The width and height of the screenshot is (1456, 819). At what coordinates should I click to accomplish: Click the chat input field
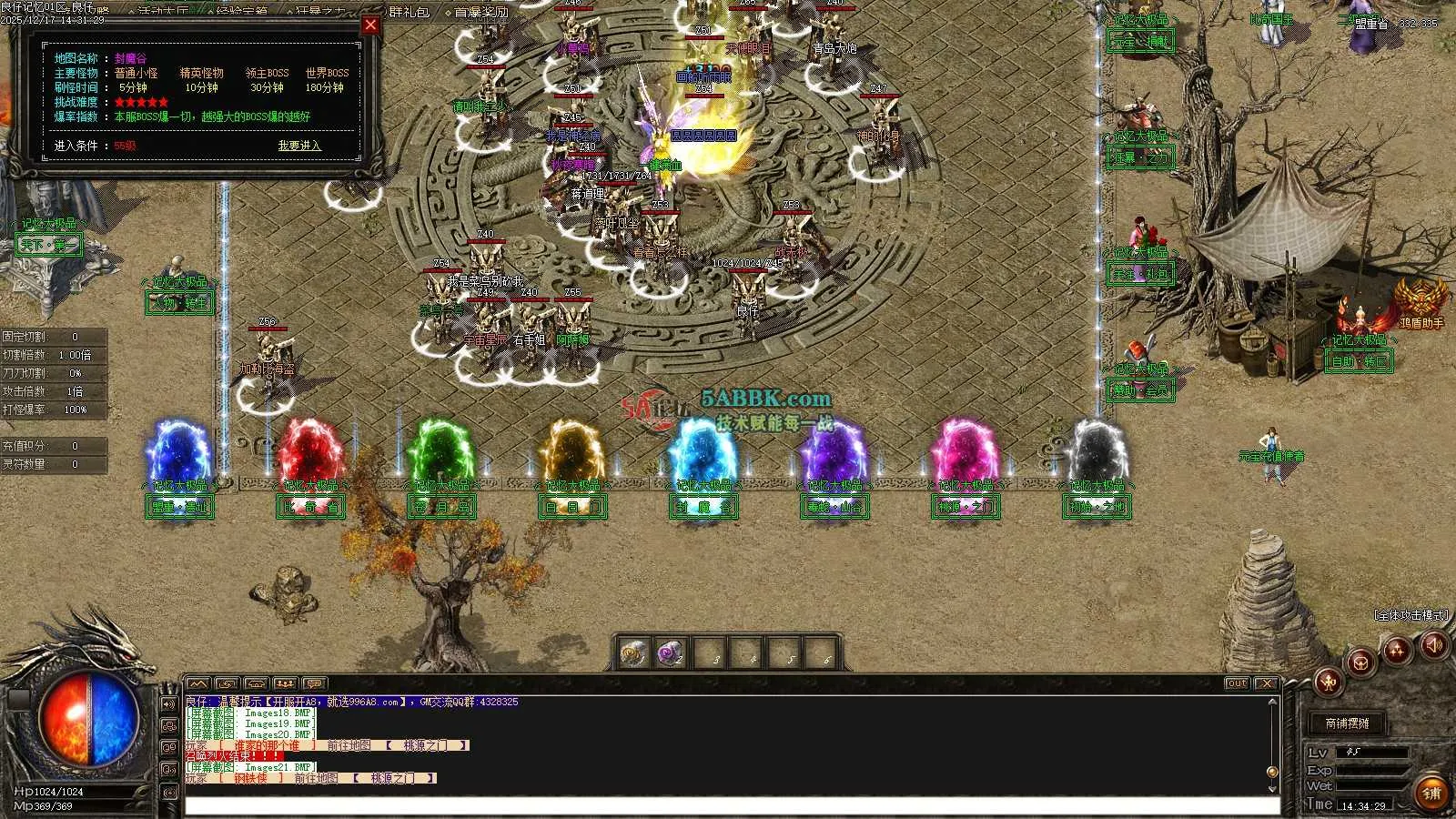coord(728,806)
